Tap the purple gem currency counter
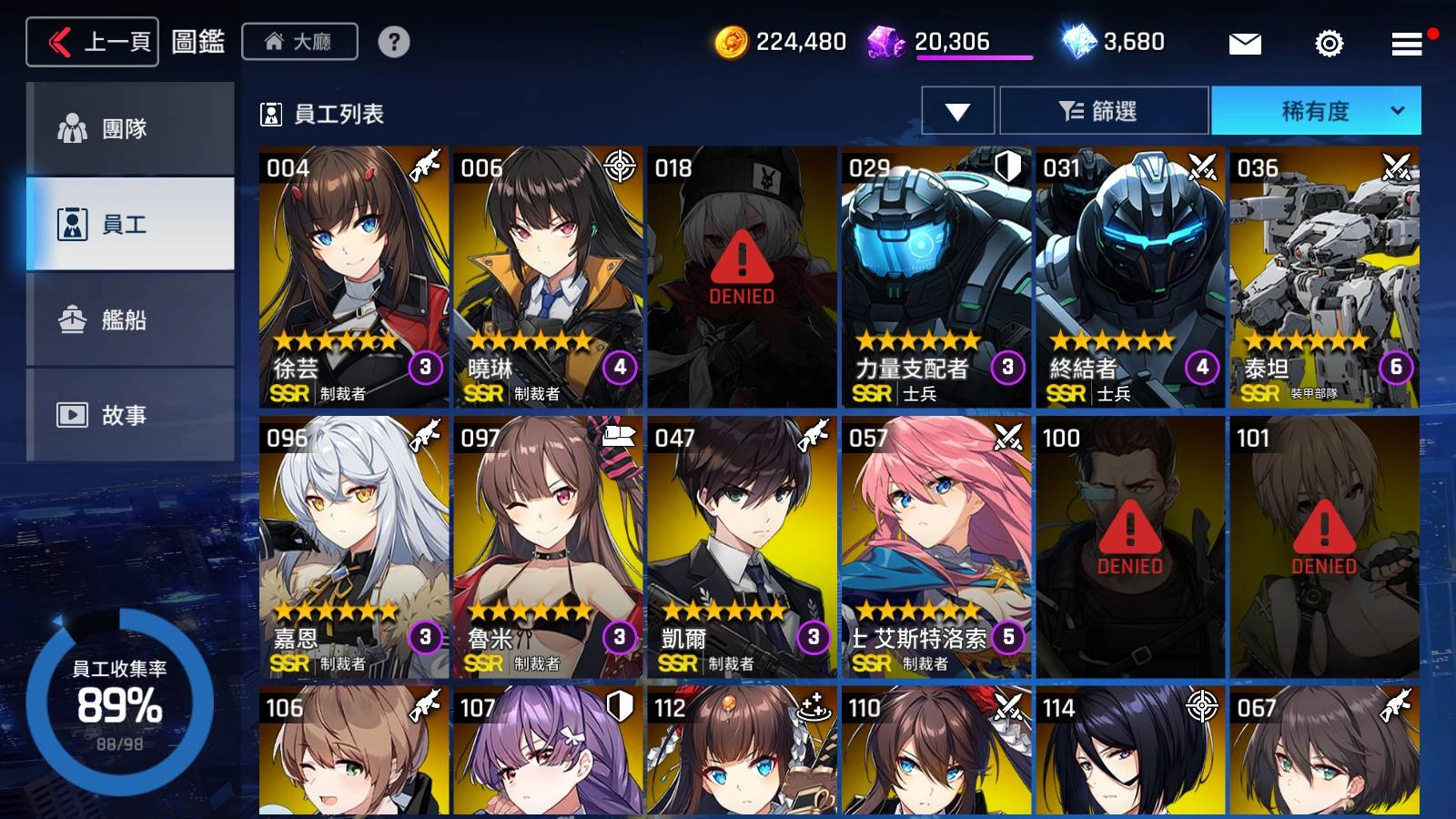The width and height of the screenshot is (1456, 819). pyautogui.click(x=949, y=42)
